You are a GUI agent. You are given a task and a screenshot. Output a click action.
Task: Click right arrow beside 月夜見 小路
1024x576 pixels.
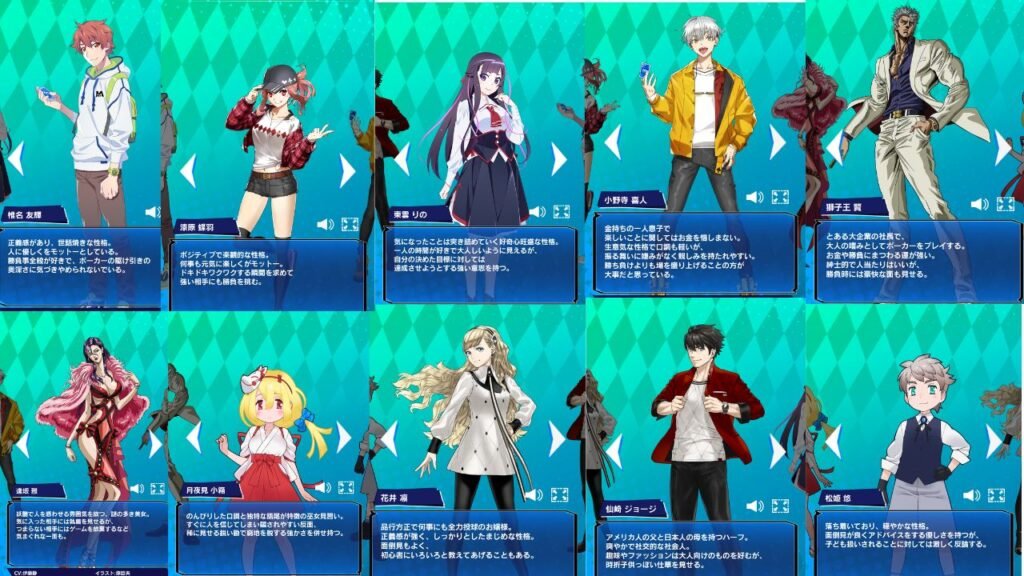pyautogui.click(x=345, y=437)
